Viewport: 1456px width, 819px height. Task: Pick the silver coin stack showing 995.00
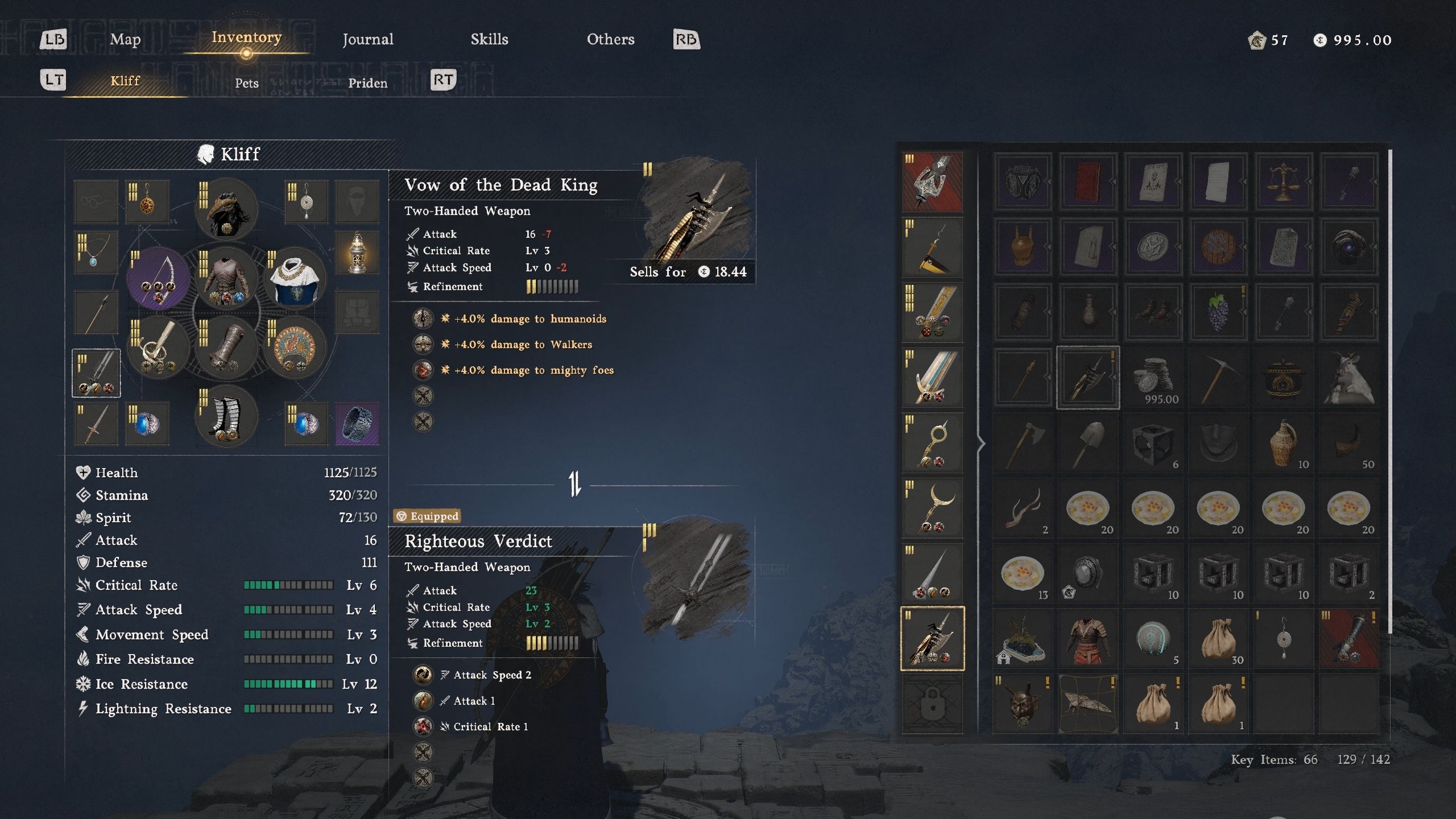(1153, 378)
